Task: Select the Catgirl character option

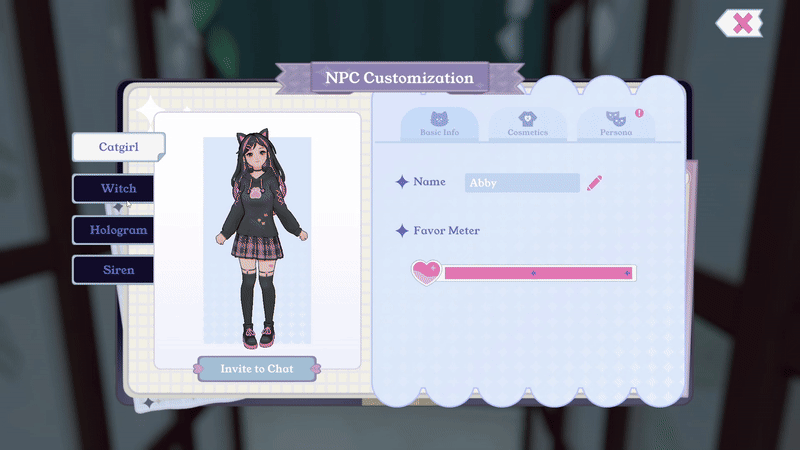Action: [x=118, y=146]
